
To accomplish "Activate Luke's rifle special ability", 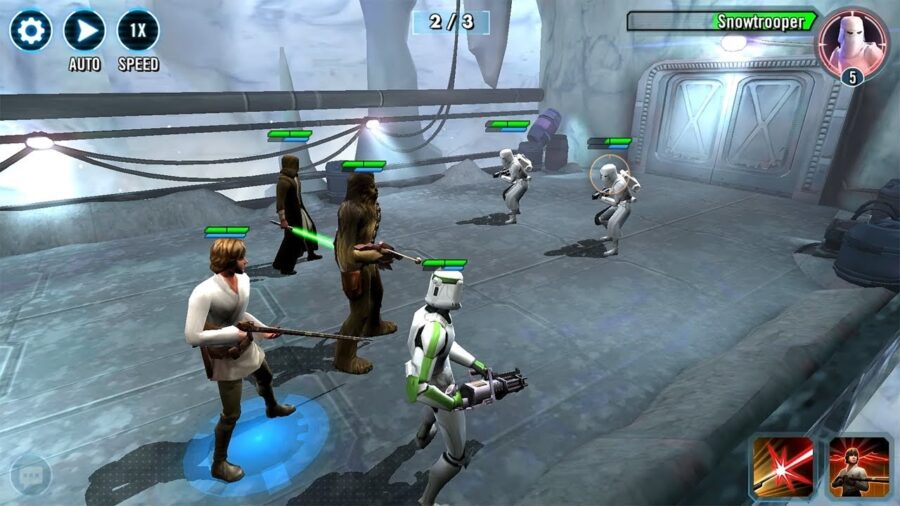I will tap(859, 467).
